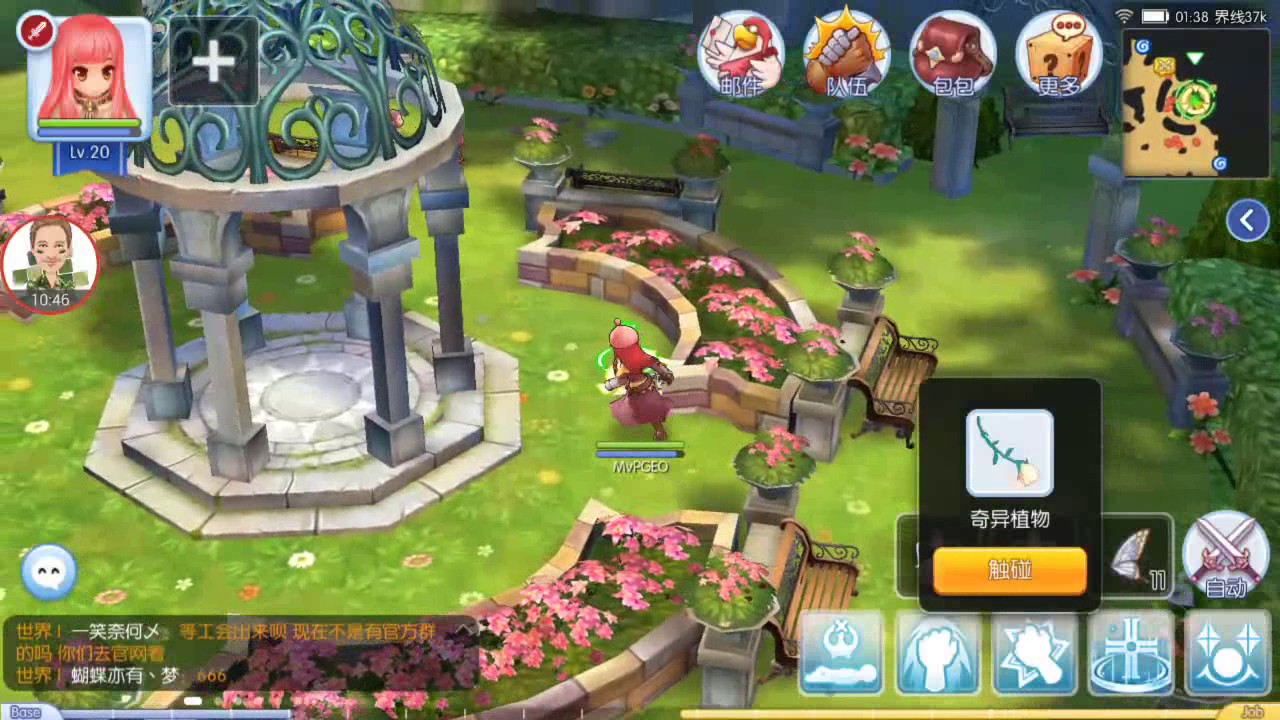Activate the sparkling orb skill
This screenshot has height=720, width=1280.
pyautogui.click(x=1227, y=653)
